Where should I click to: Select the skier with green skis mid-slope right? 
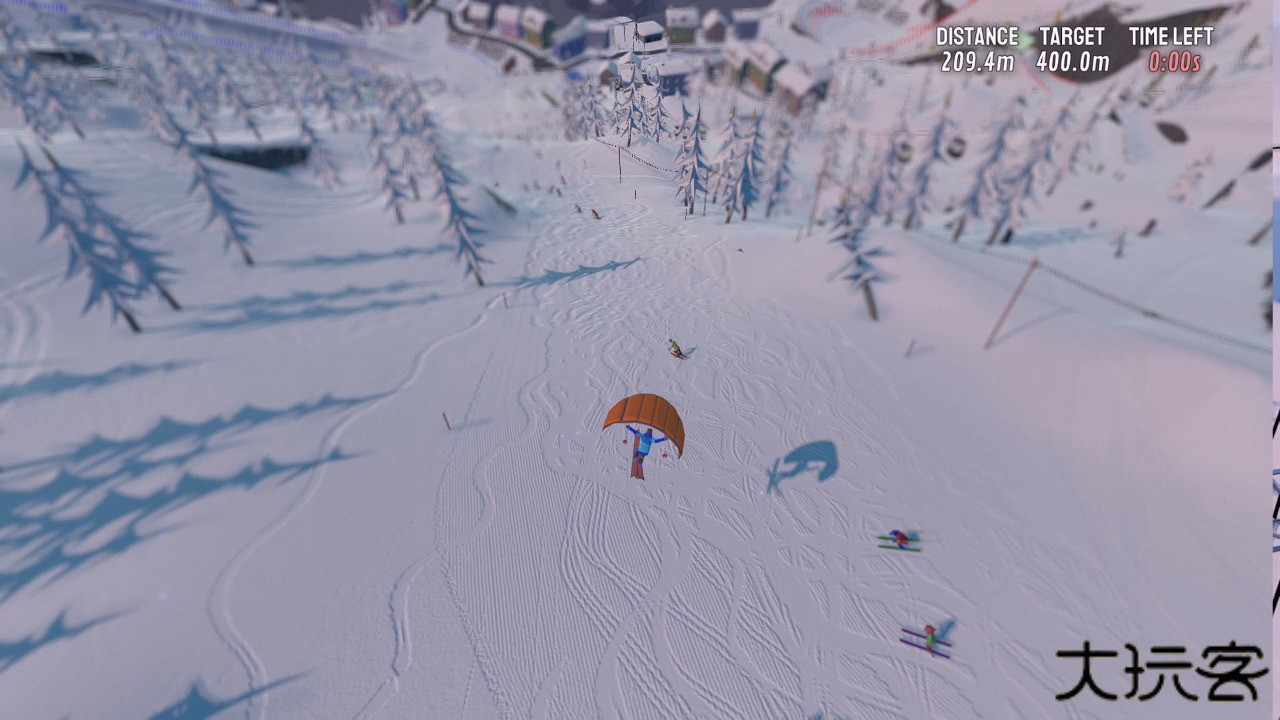click(x=899, y=538)
